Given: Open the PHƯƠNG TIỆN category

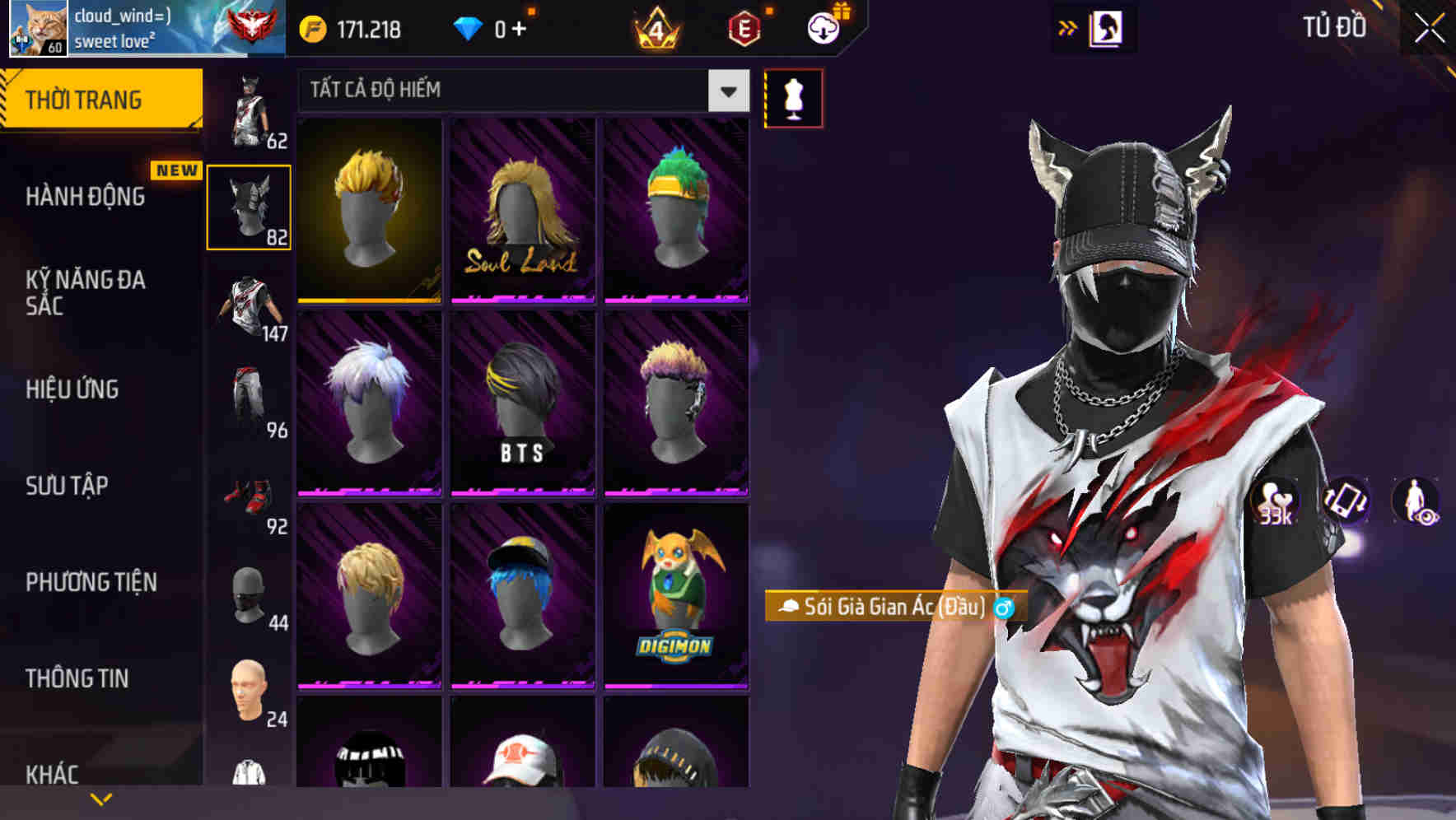Looking at the screenshot, I should coord(91,581).
